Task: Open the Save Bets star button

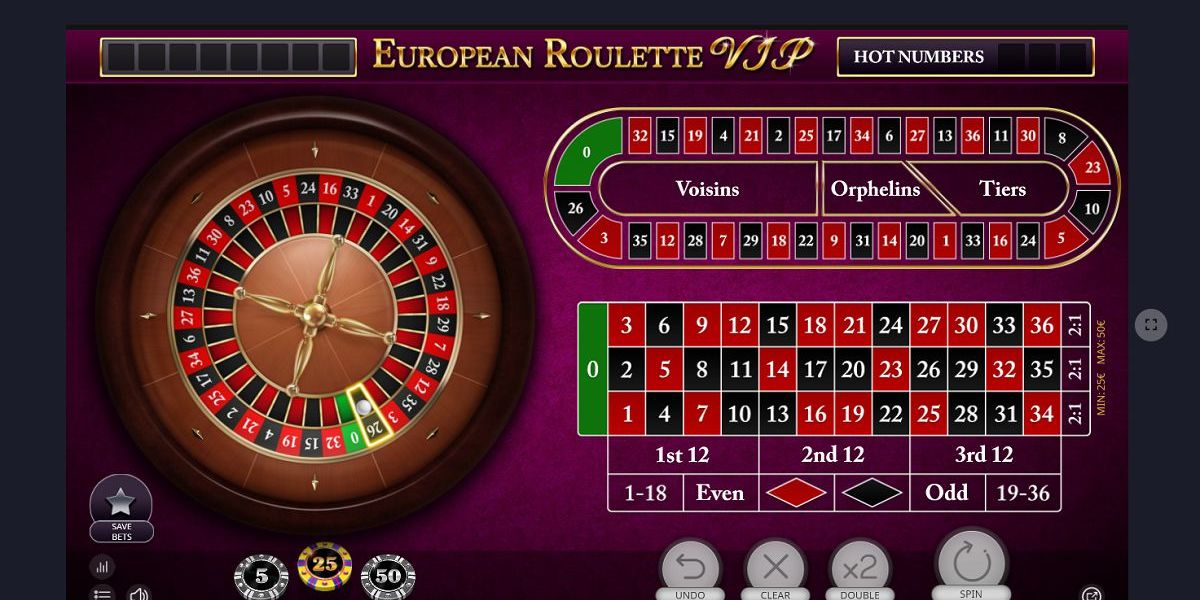Action: [x=121, y=503]
